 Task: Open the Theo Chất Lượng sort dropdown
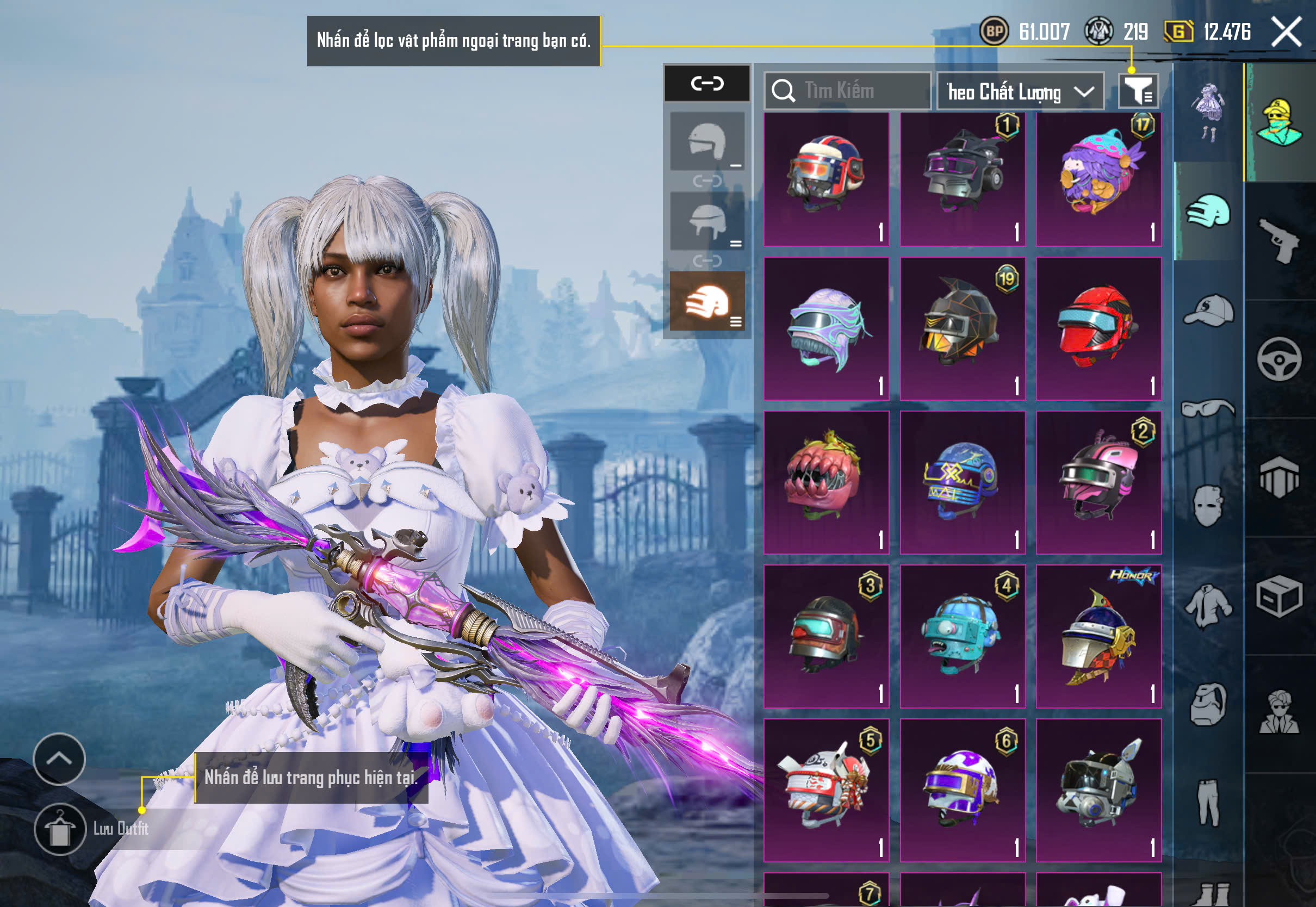1020,91
